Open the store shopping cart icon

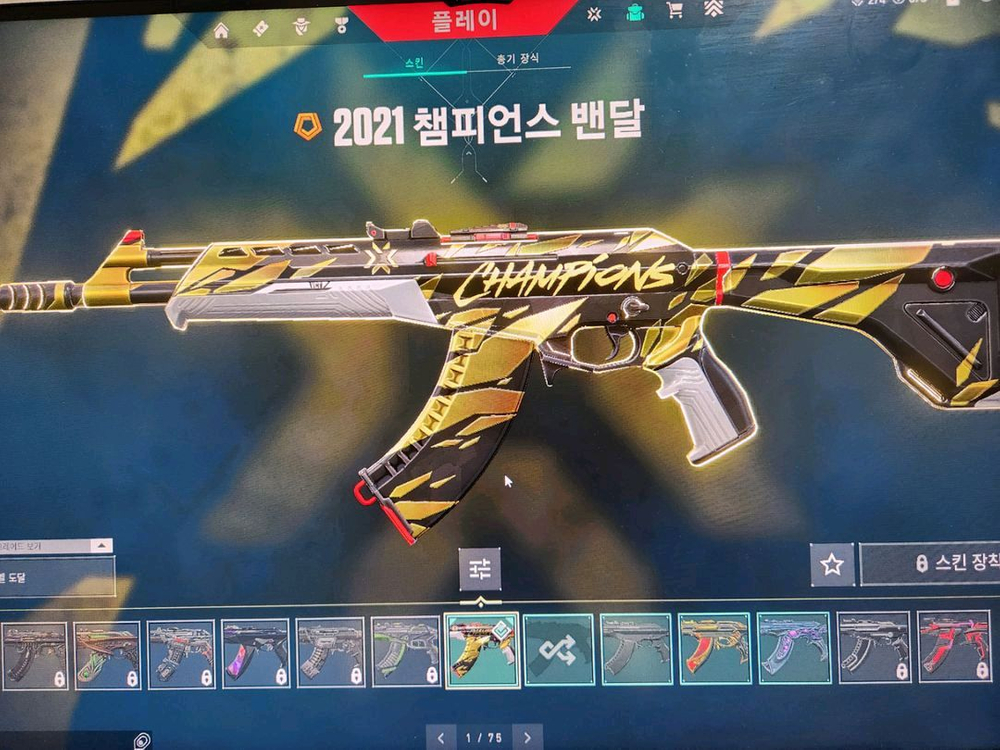coord(674,11)
